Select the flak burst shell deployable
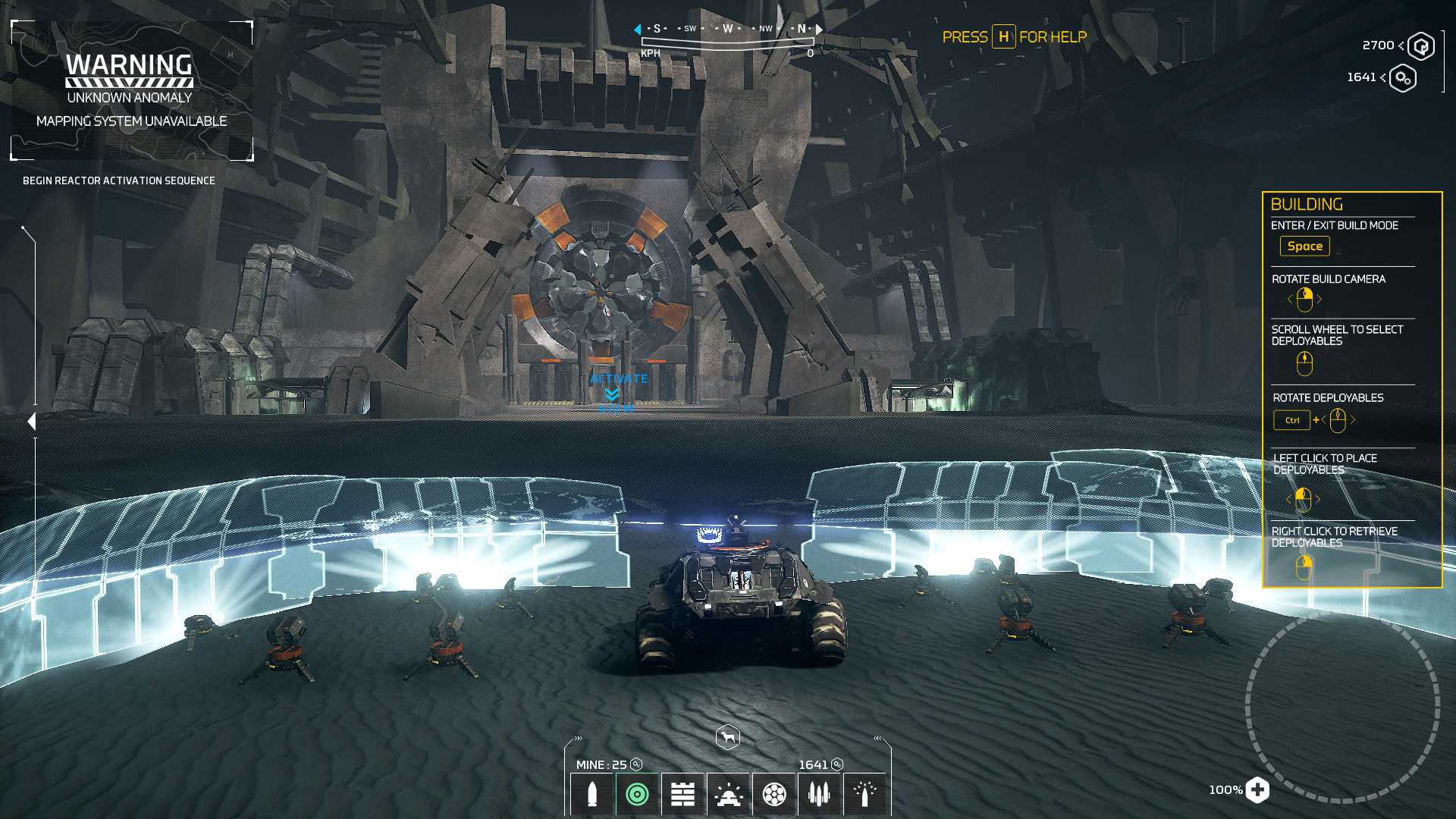This screenshot has height=819, width=1456. point(864,794)
